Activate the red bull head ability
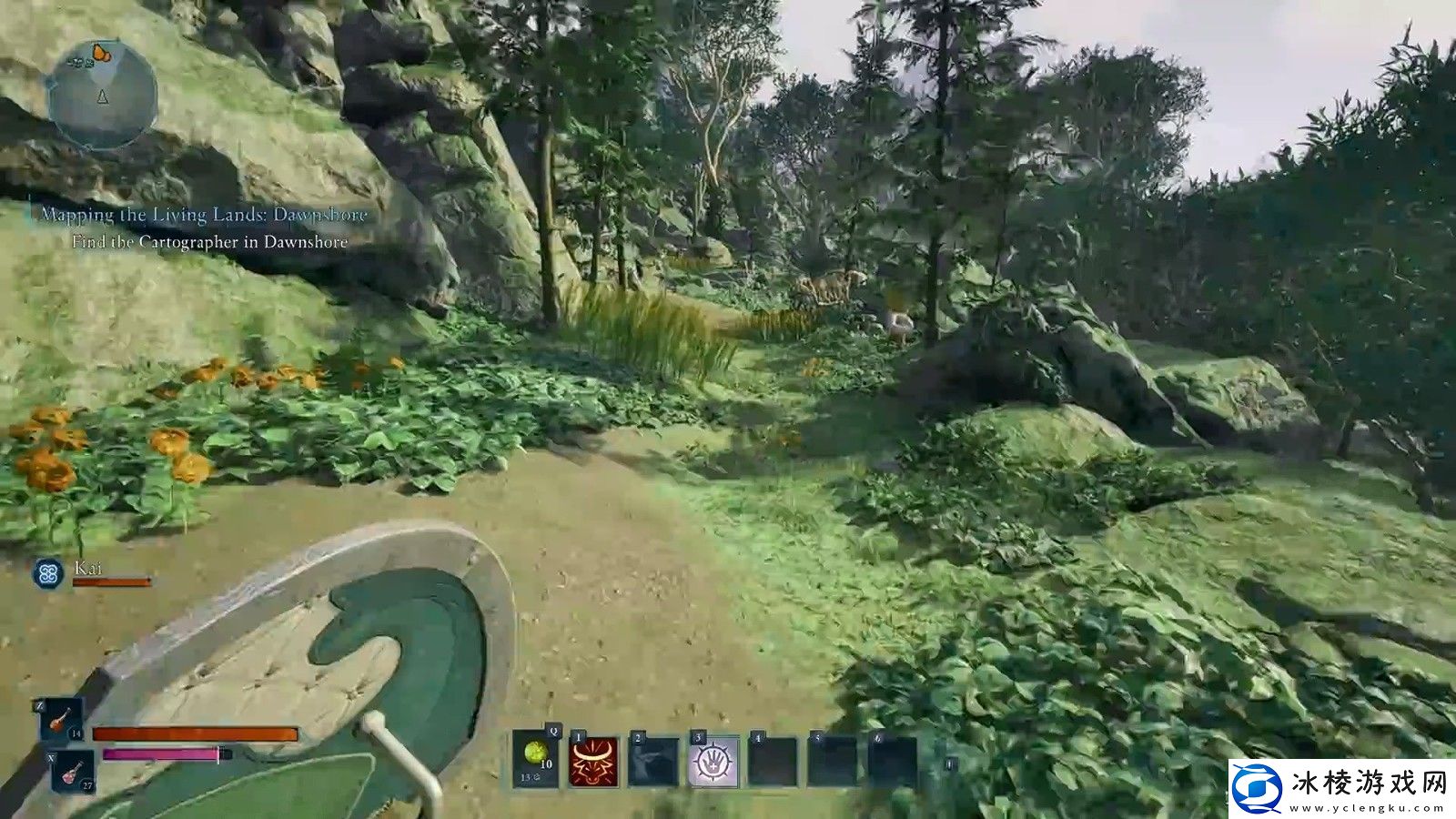Screen dimensions: 1456x819 pyautogui.click(x=593, y=762)
